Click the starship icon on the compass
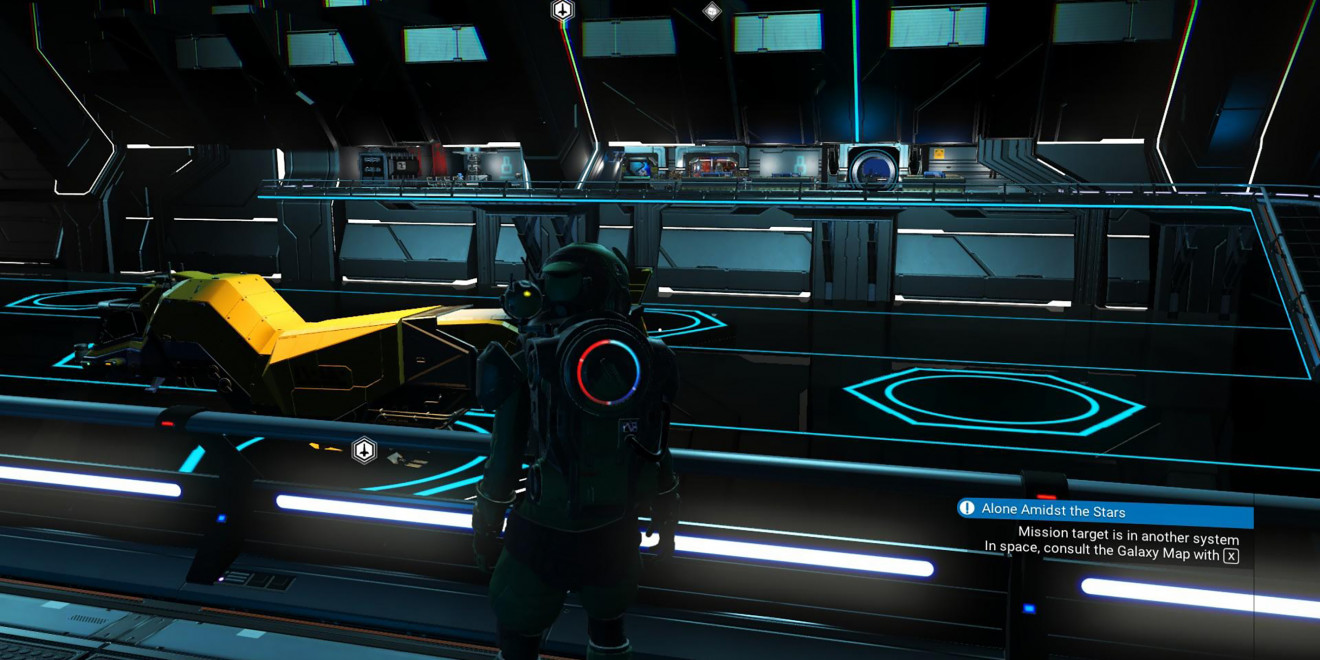This screenshot has height=660, width=1320. pos(563,11)
